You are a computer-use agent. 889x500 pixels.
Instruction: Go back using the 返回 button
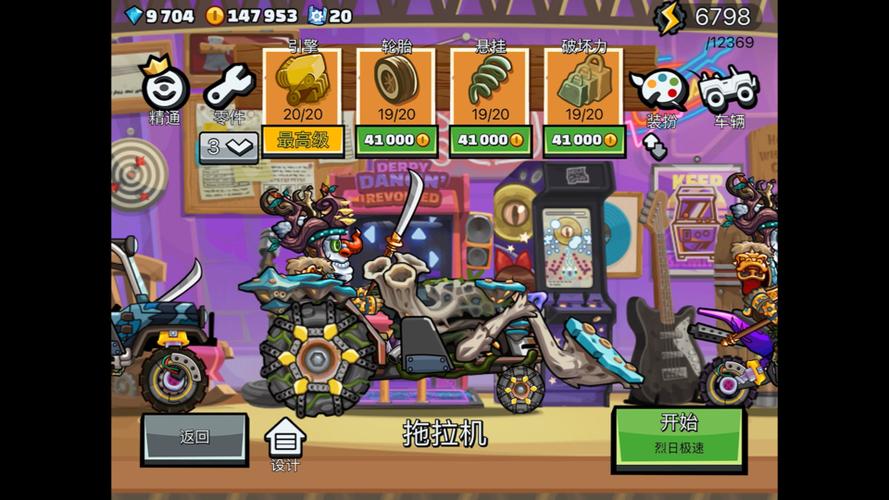[x=194, y=438]
